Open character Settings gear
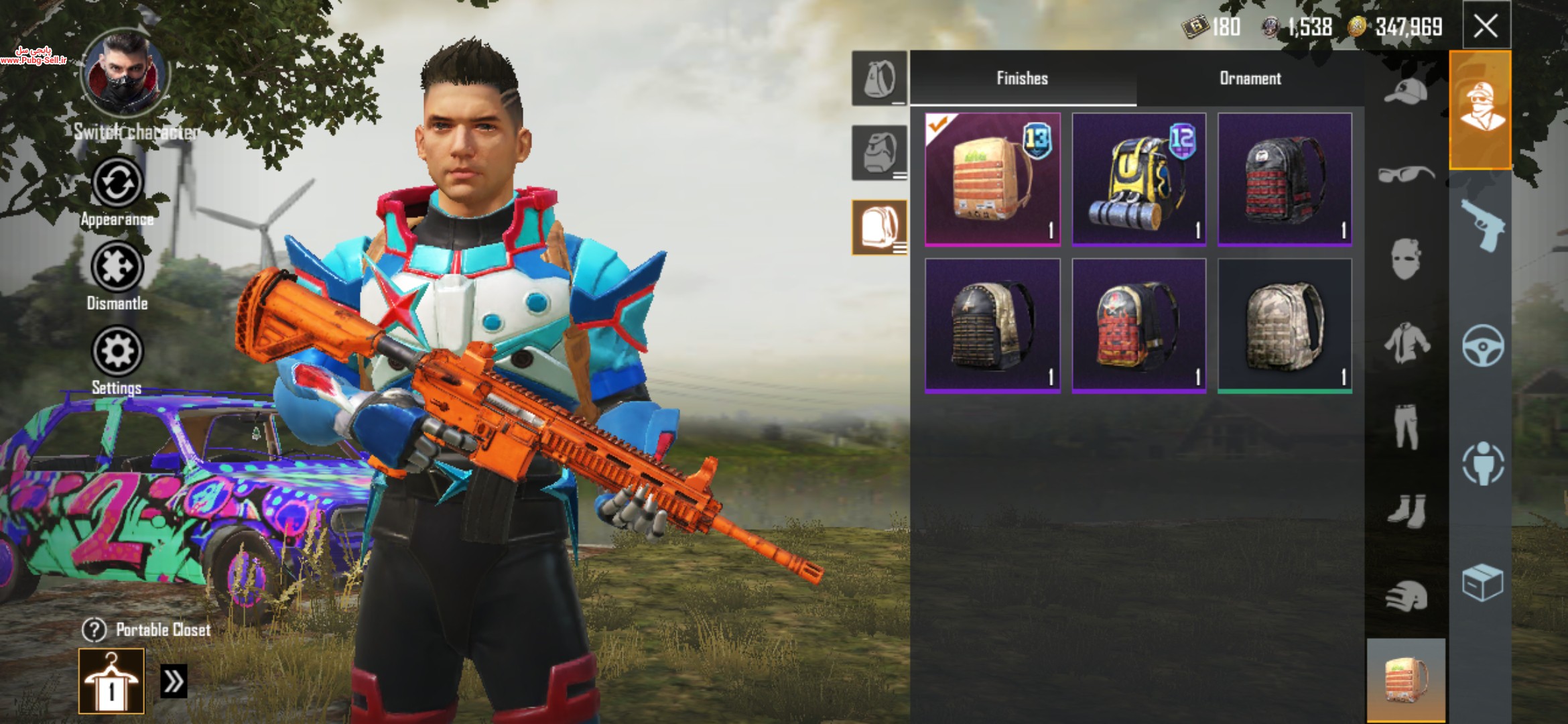The image size is (1568, 724). click(x=117, y=351)
